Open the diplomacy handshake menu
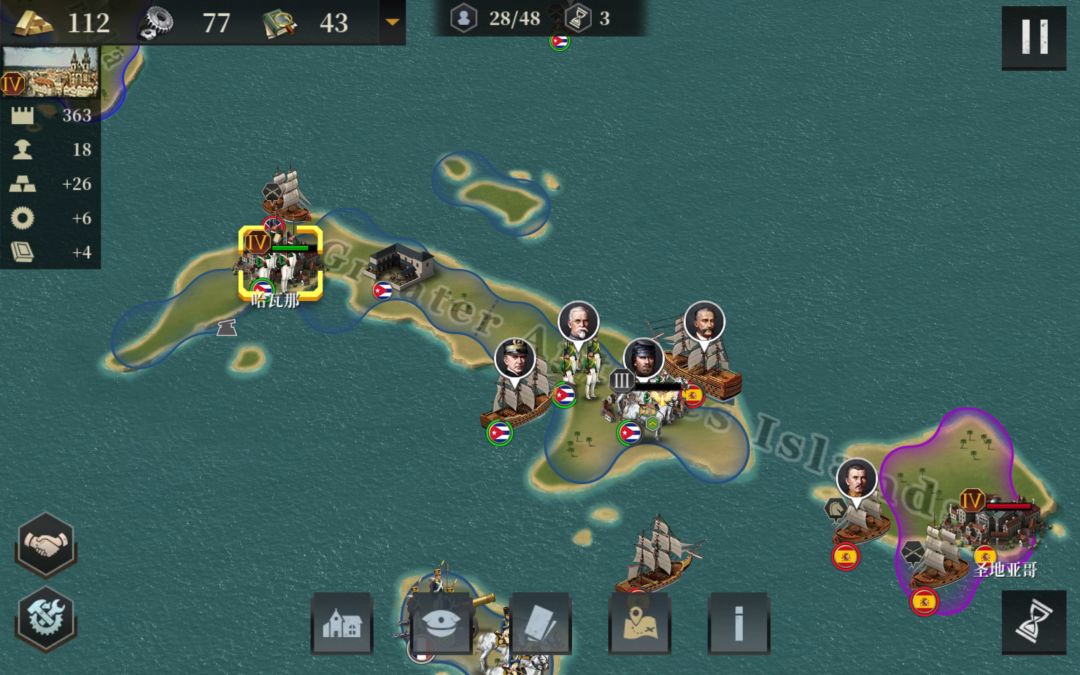1080x675 pixels. [46, 545]
